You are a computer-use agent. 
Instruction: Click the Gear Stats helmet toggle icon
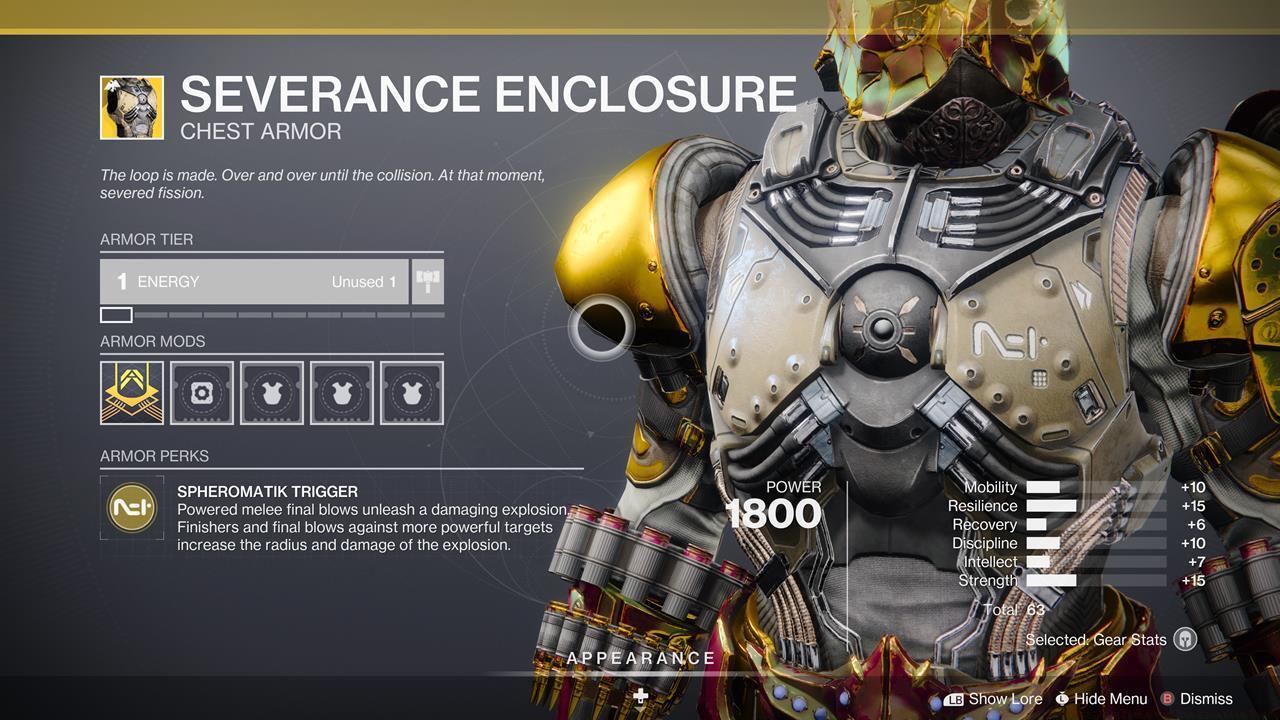pos(1185,638)
